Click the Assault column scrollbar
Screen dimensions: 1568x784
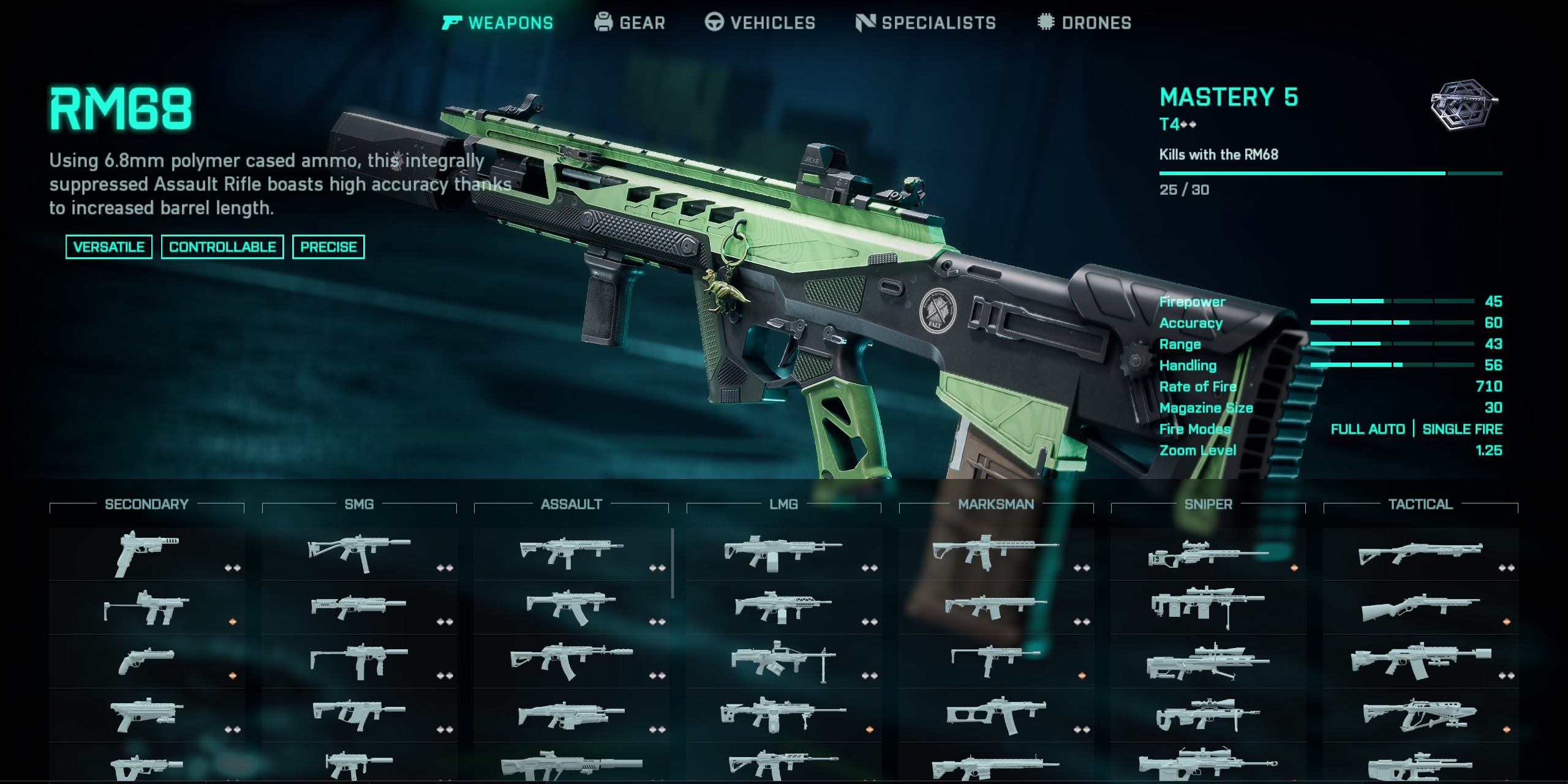click(x=673, y=563)
